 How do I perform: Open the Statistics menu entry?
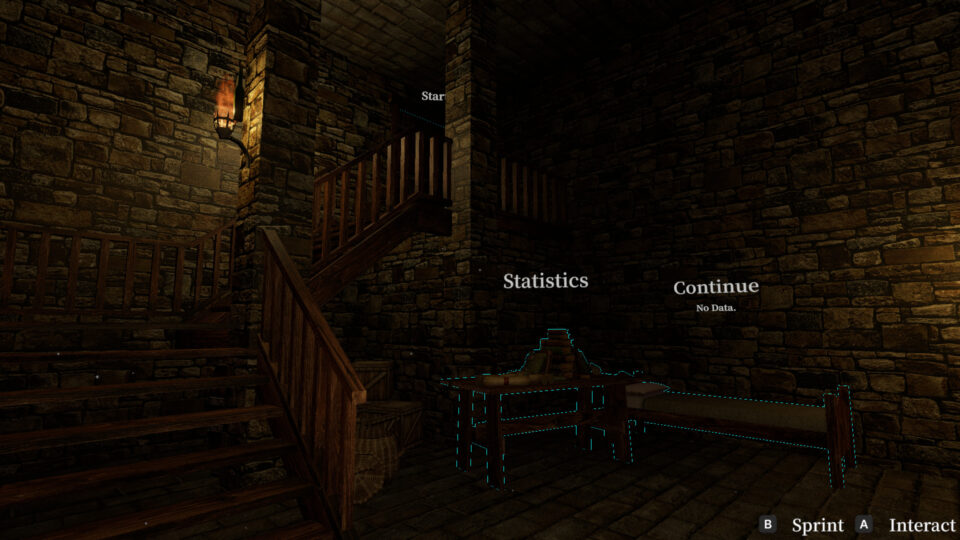tap(545, 281)
